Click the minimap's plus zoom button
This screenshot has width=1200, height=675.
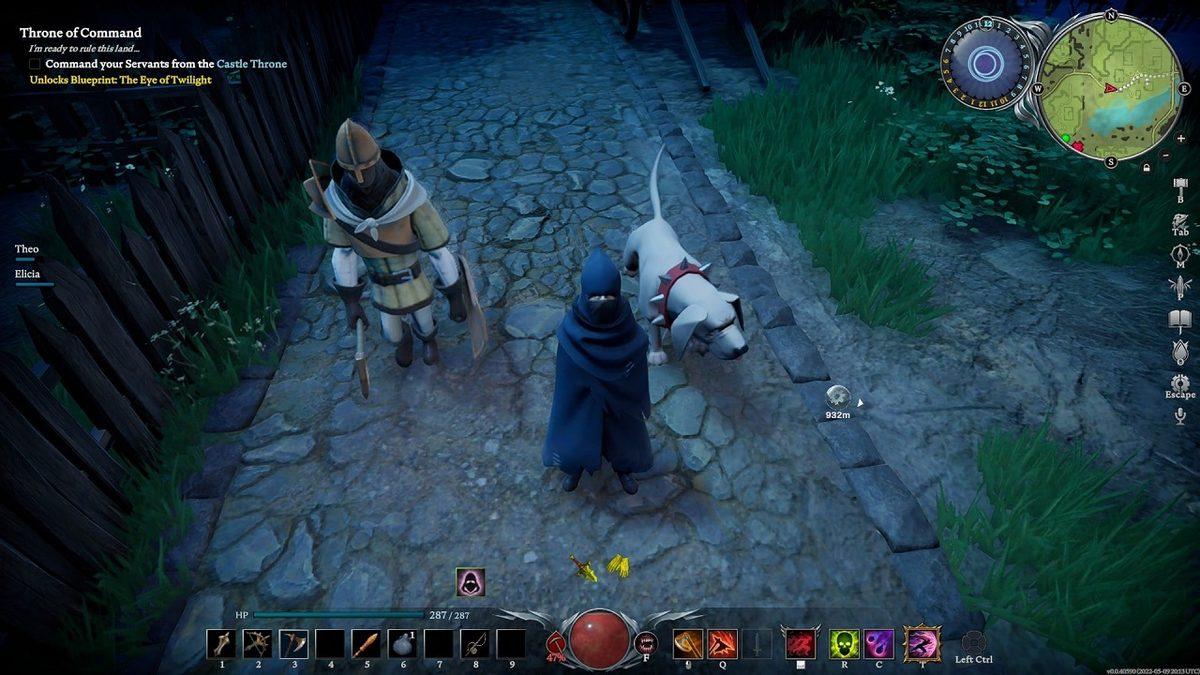(1180, 138)
